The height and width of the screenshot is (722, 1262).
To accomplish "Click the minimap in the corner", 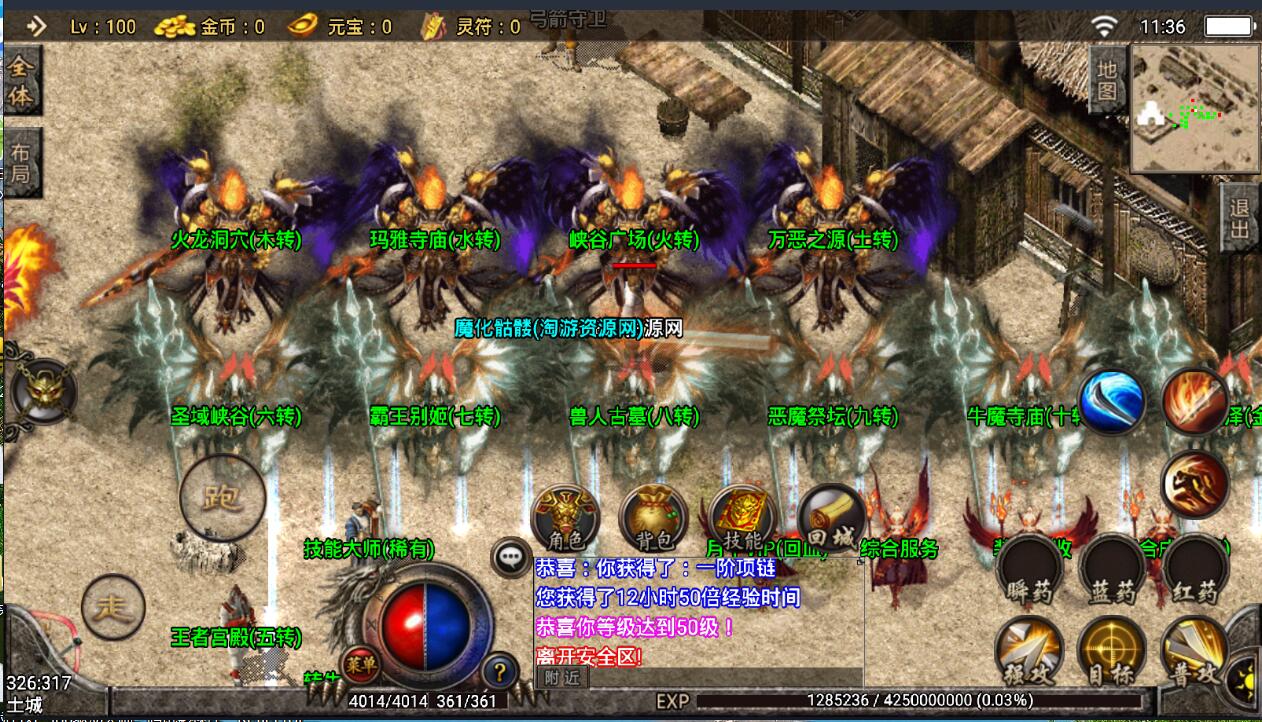I will coord(1194,107).
